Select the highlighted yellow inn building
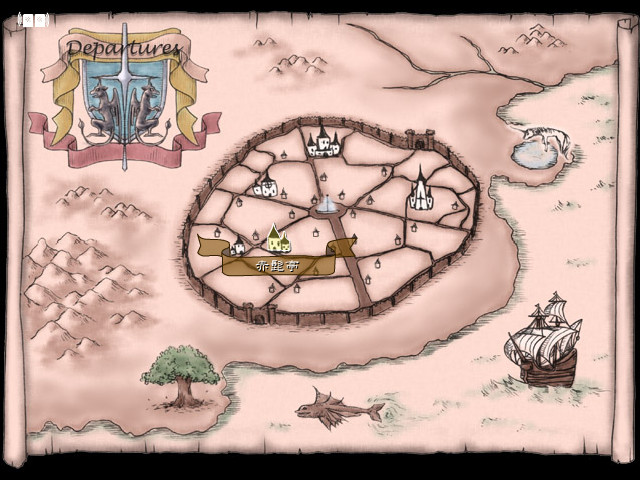Image resolution: width=640 pixels, height=480 pixels. coord(279,238)
